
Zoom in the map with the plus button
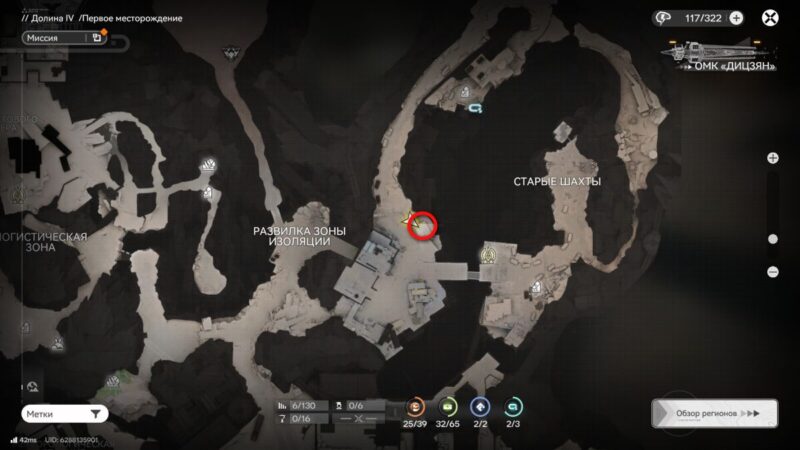click(772, 158)
